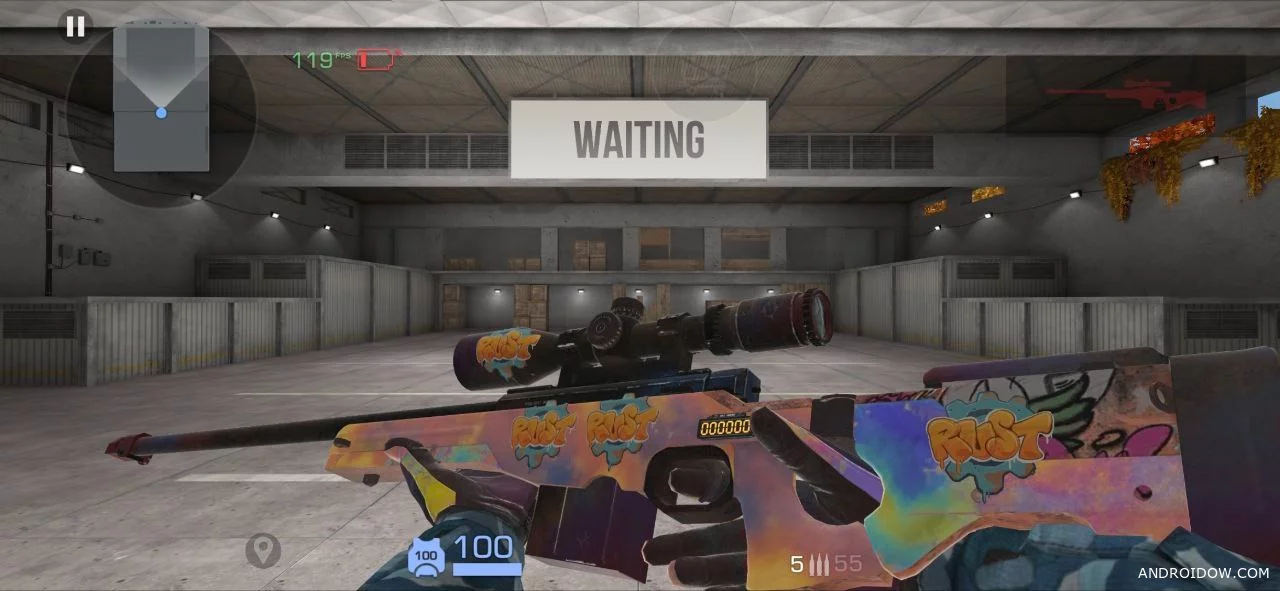
Task: Select the red sniper rifle weapon icon
Action: click(x=1125, y=95)
